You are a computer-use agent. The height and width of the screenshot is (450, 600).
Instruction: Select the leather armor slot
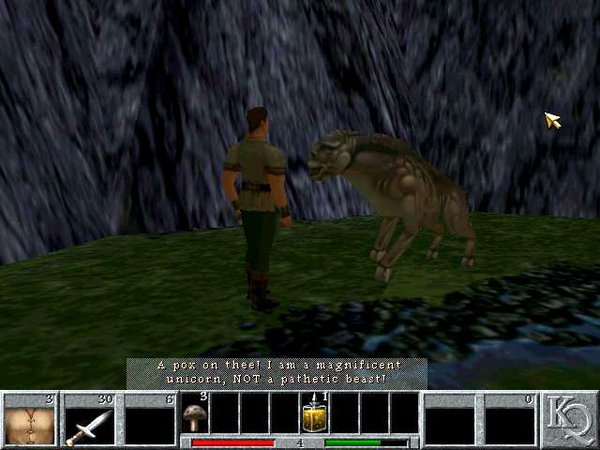pyautogui.click(x=29, y=420)
